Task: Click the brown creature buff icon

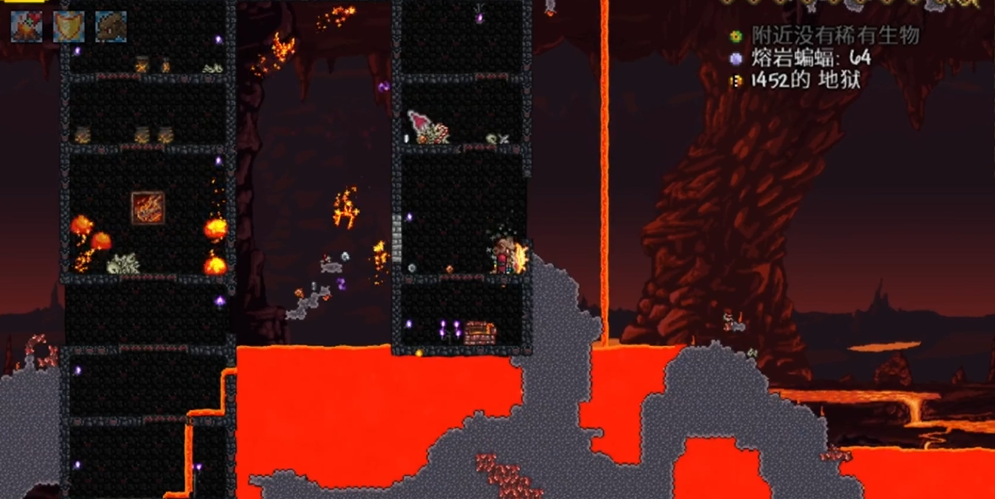Action: tap(110, 26)
